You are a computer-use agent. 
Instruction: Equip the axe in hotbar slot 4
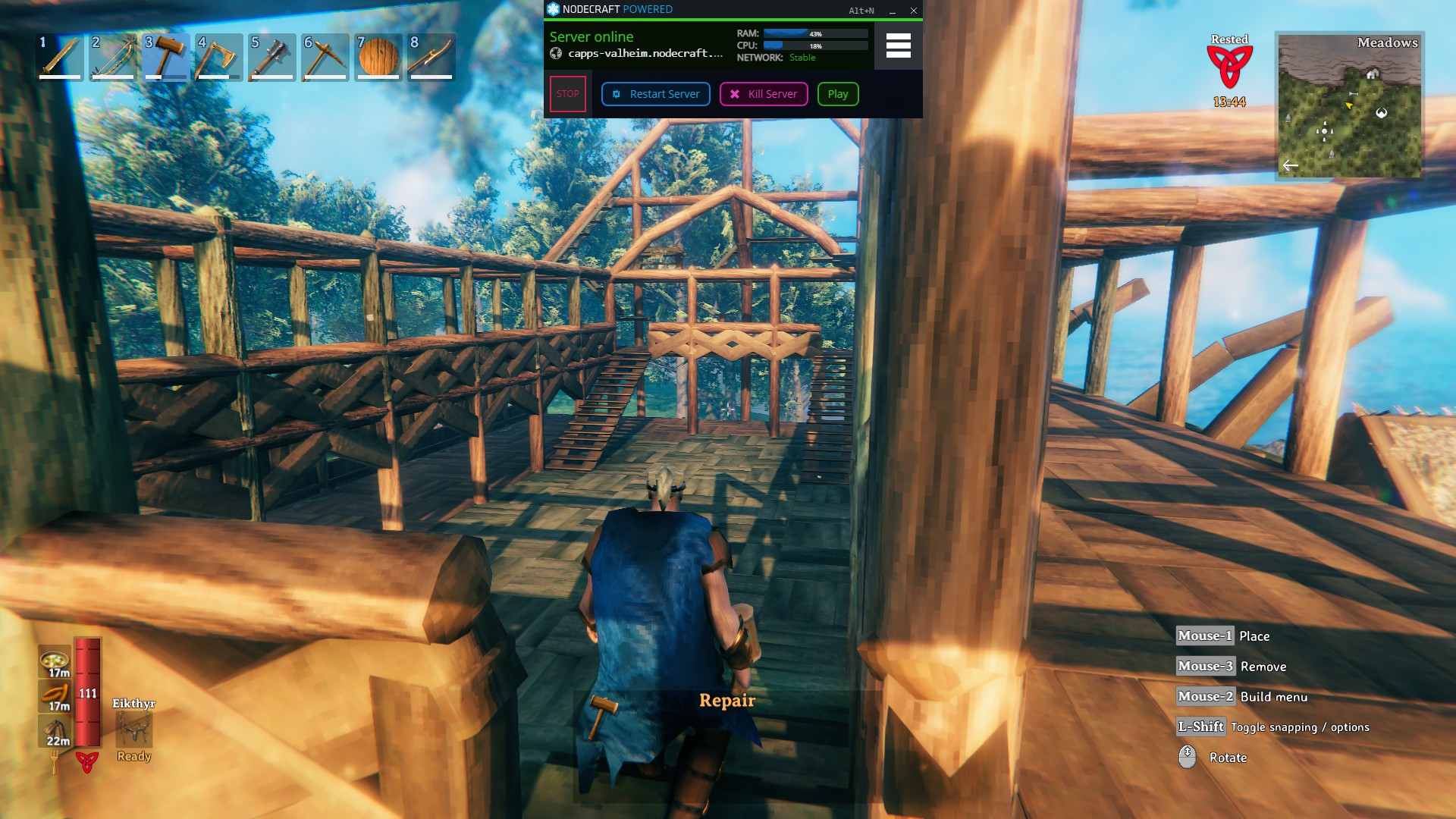218,57
